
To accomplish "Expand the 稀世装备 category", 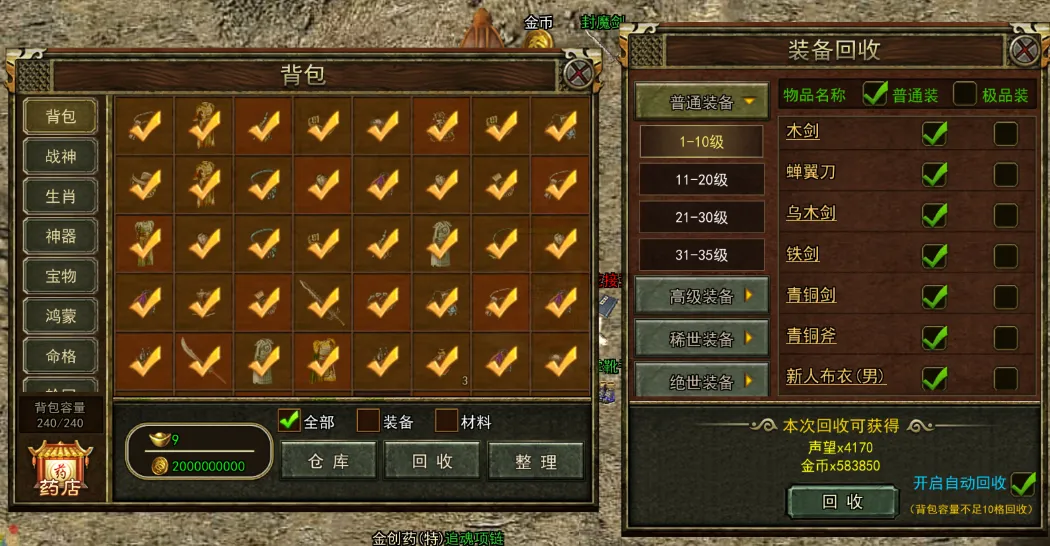I will click(x=702, y=339).
